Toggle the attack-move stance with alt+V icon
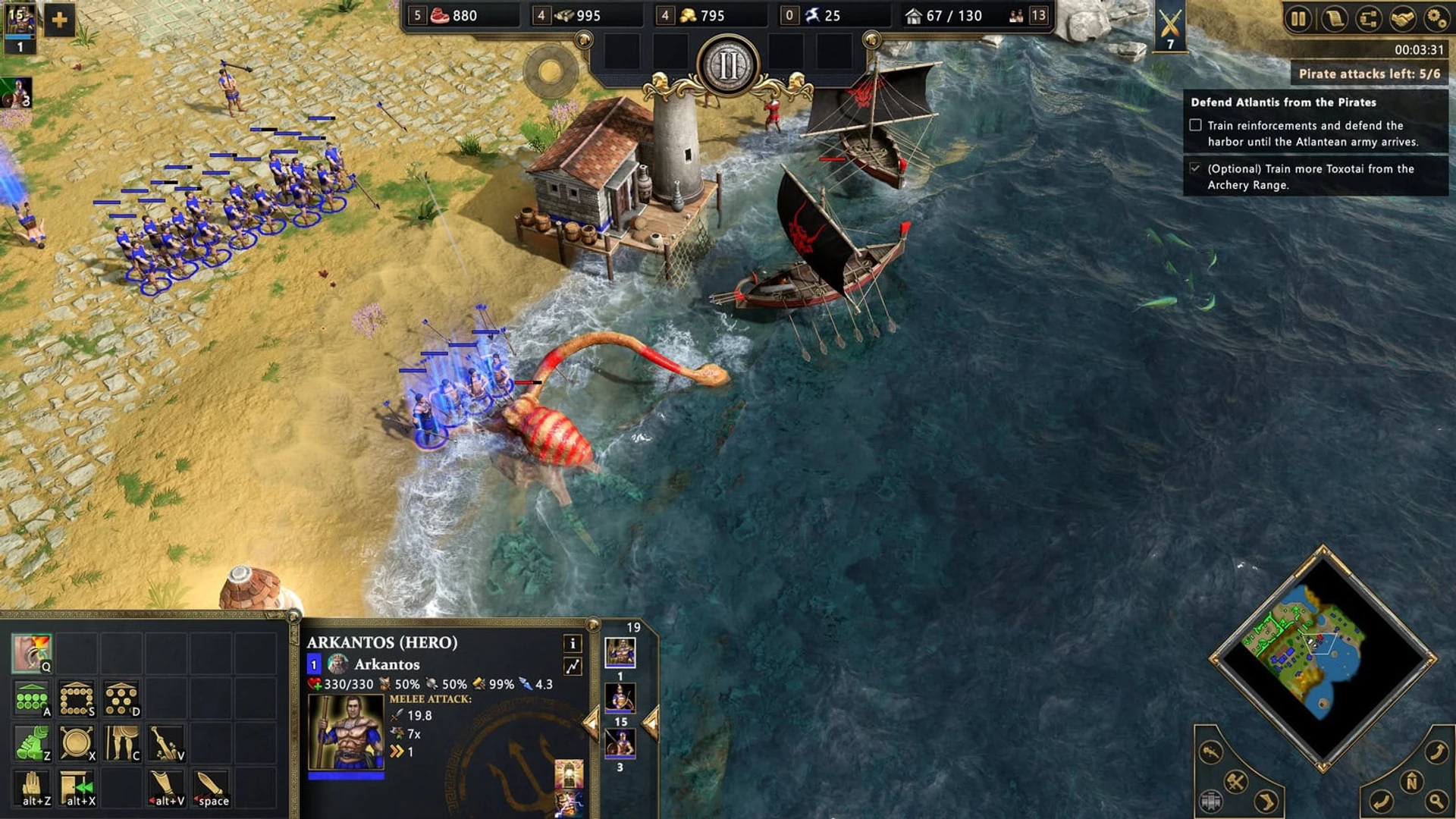The height and width of the screenshot is (819, 1456). [x=165, y=787]
